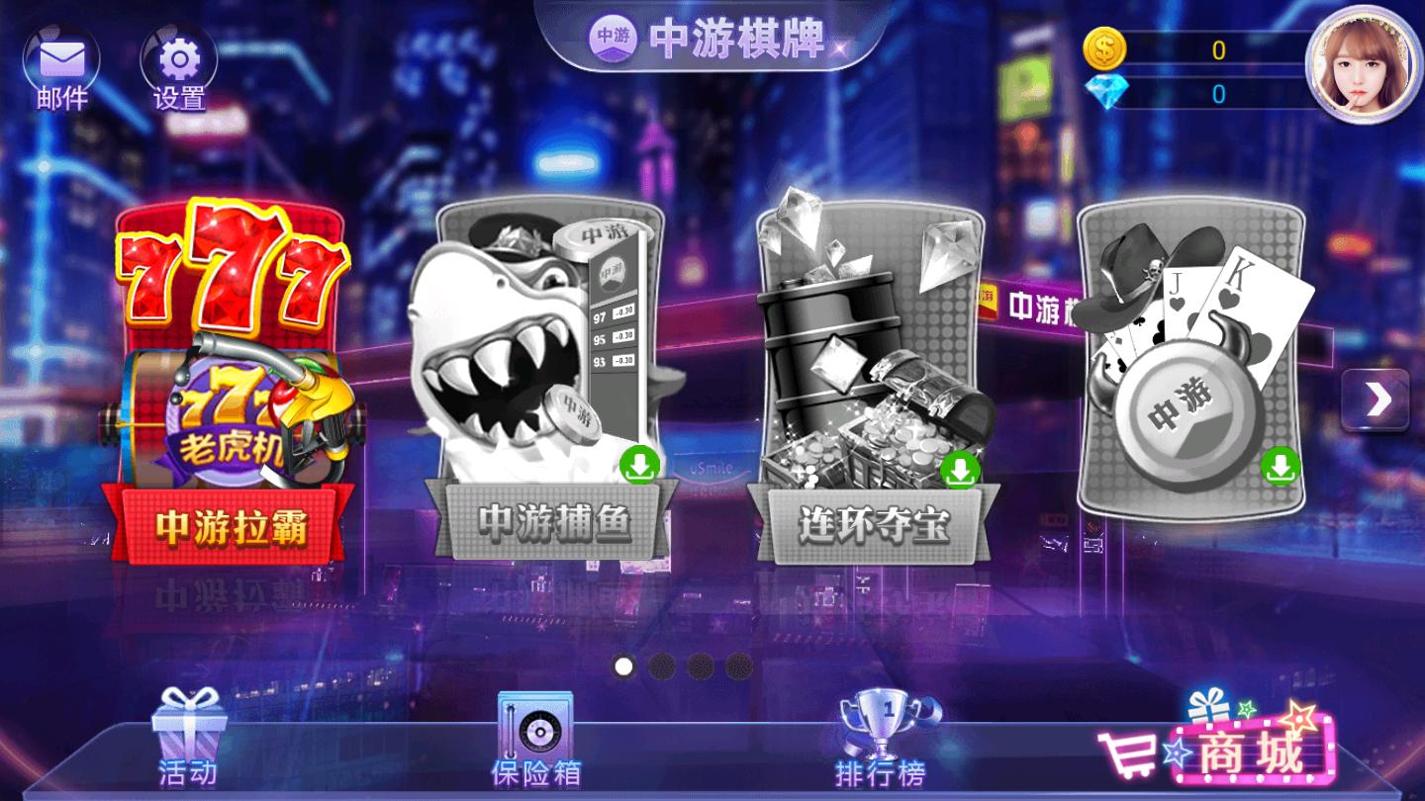Screen dimensions: 1425x801
Task: Click the diamond balance icon
Action: 1106,89
